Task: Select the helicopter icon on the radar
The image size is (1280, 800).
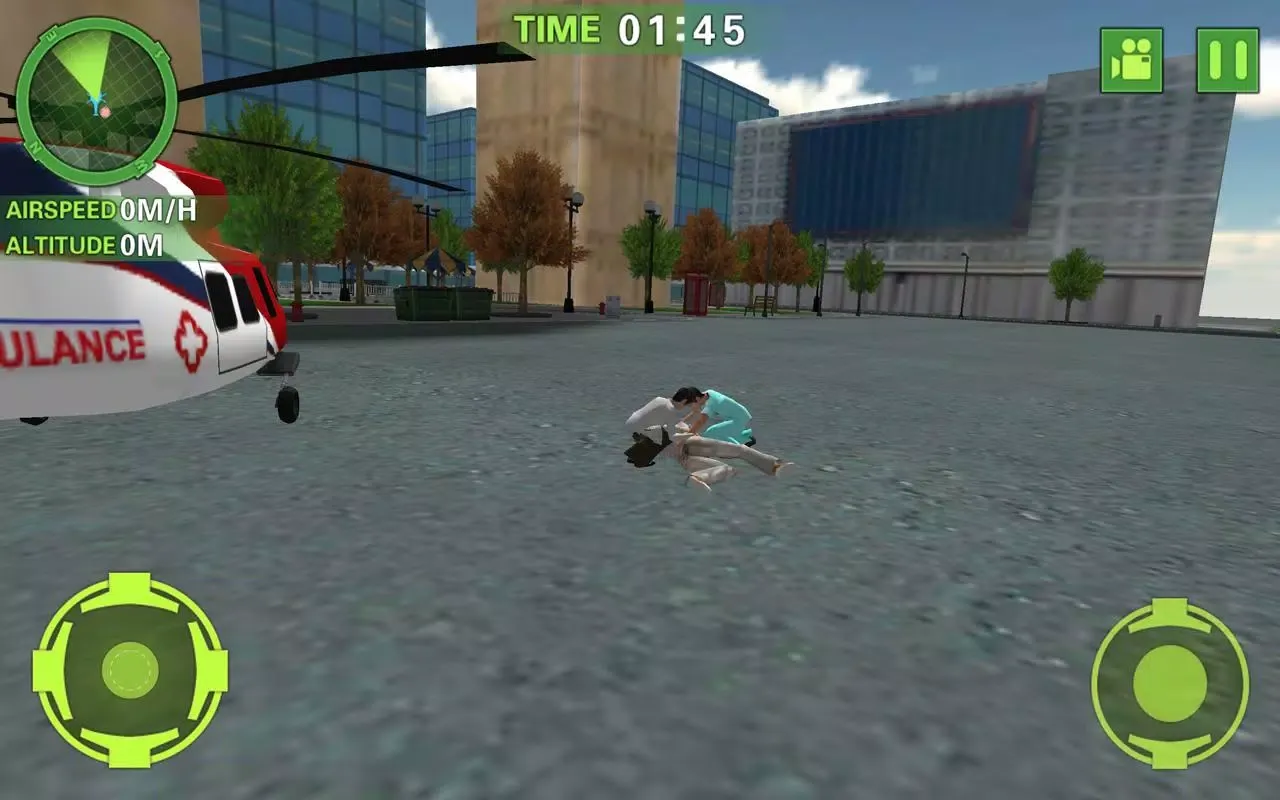Action: tap(96, 103)
